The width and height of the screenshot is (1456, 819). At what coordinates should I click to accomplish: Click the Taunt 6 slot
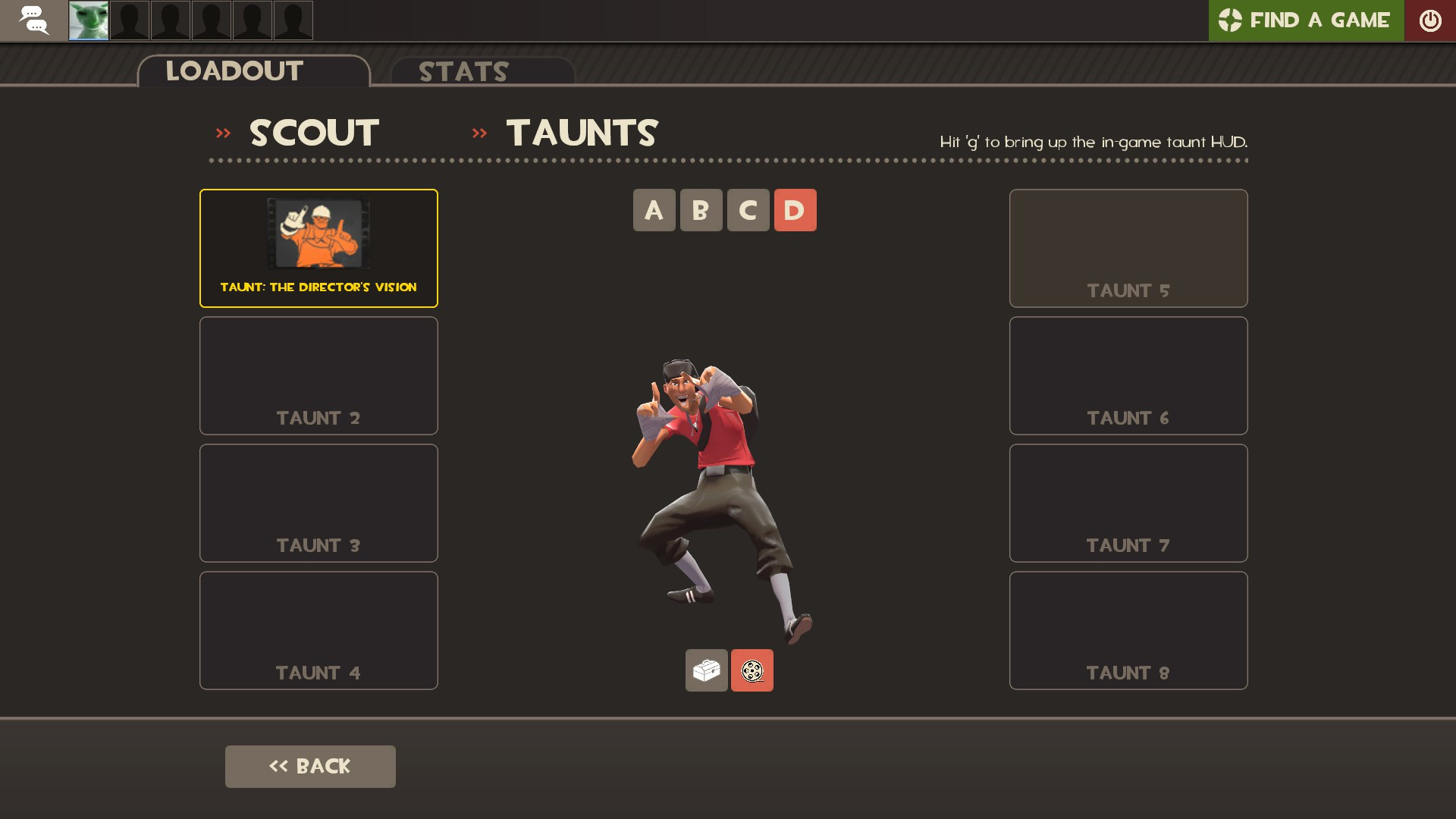tap(1128, 375)
